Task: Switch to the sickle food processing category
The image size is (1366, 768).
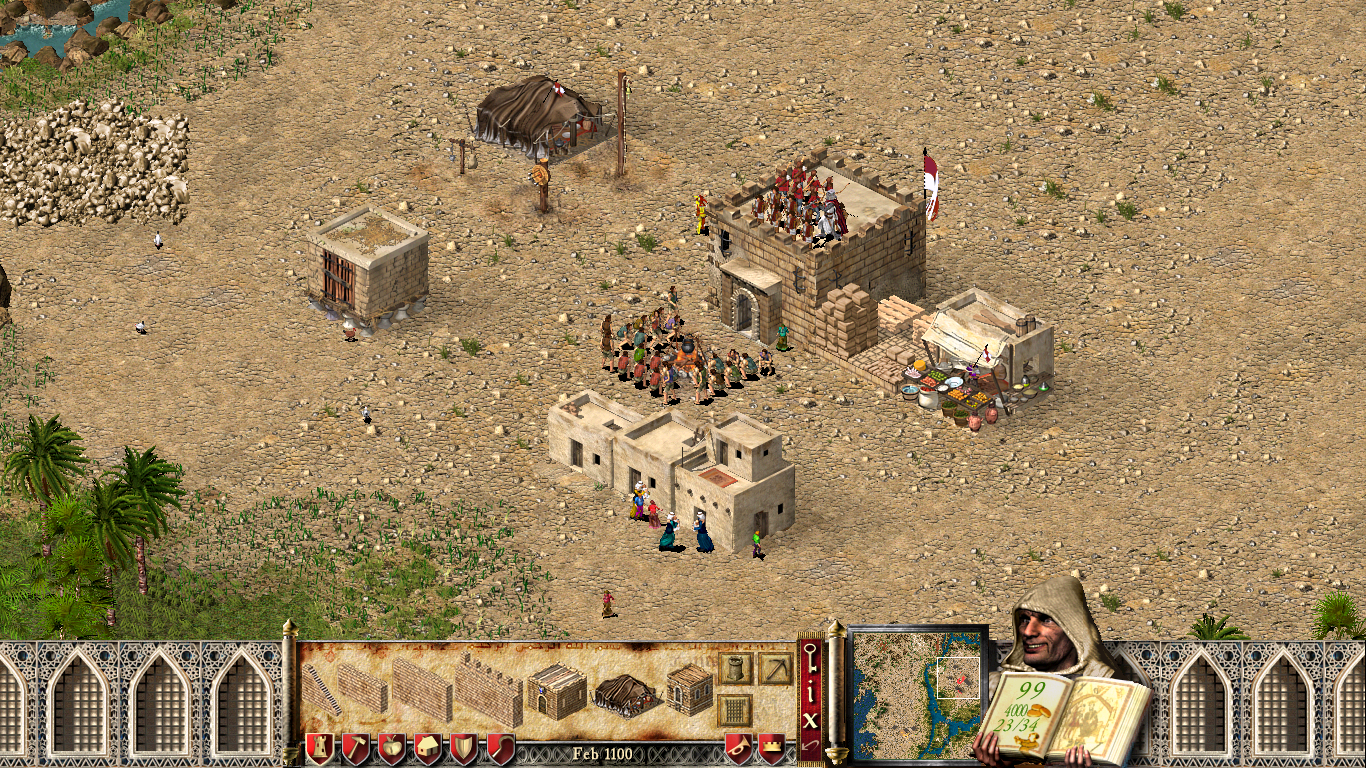Action: 500,748
